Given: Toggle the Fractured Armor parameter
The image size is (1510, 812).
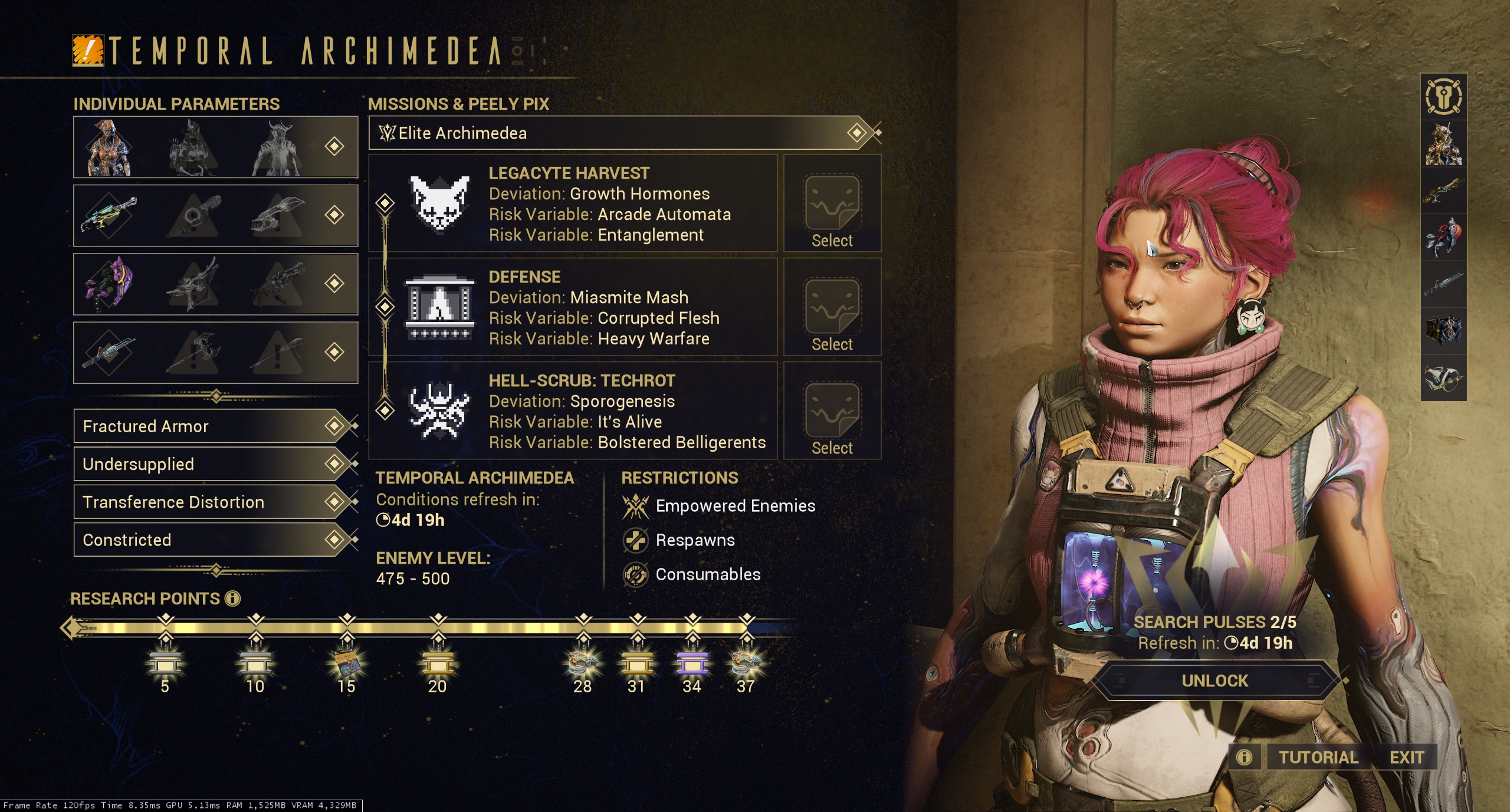Looking at the screenshot, I should pyautogui.click(x=215, y=426).
